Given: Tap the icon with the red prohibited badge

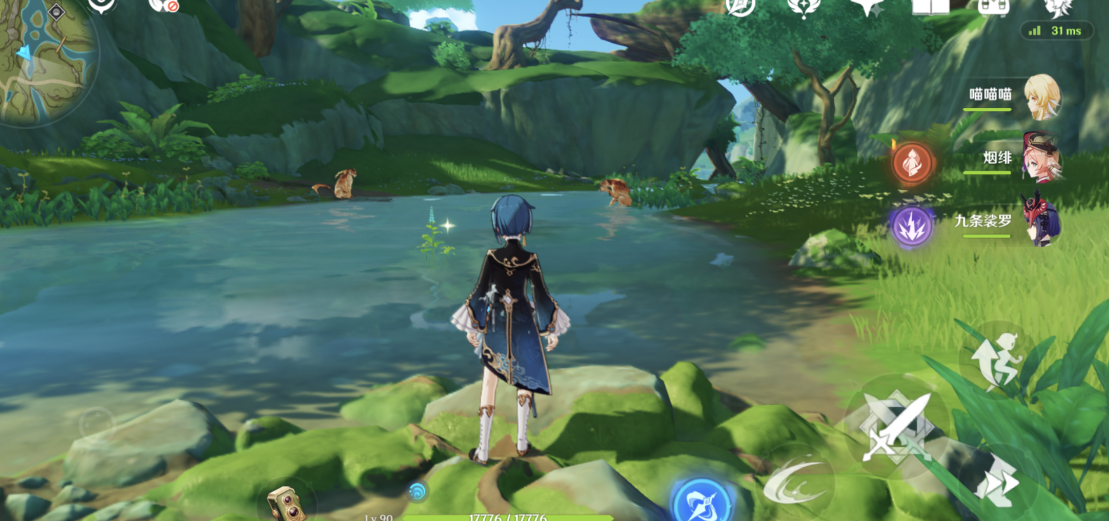Looking at the screenshot, I should (x=164, y=5).
